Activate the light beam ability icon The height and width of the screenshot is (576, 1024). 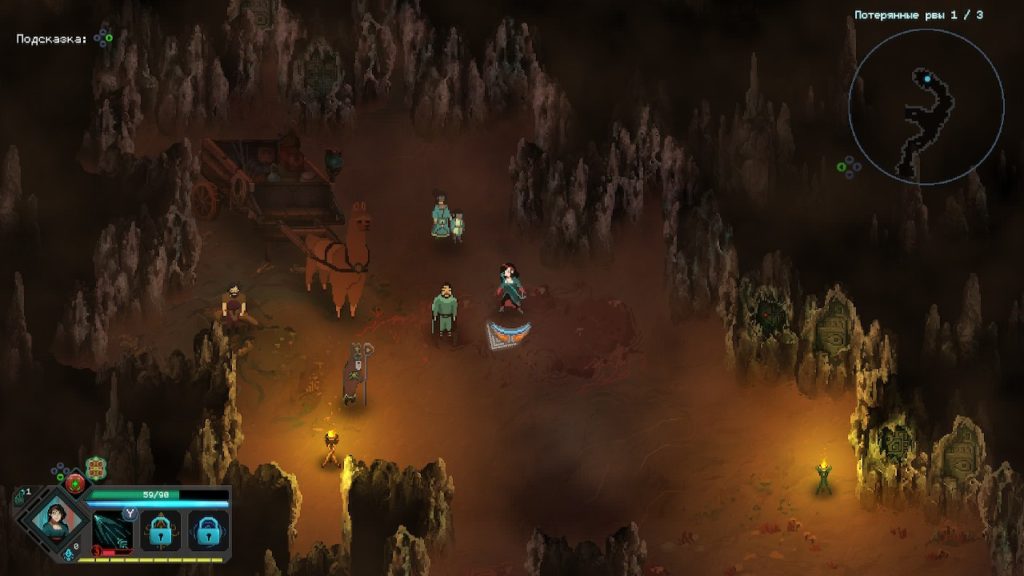click(112, 531)
